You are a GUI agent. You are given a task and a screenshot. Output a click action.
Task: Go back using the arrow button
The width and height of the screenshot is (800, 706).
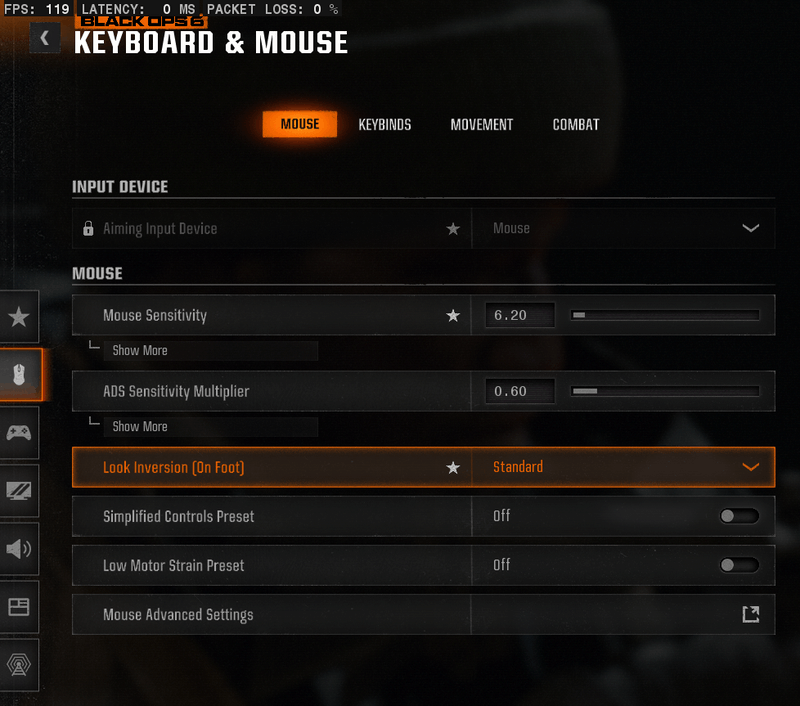tap(45, 39)
